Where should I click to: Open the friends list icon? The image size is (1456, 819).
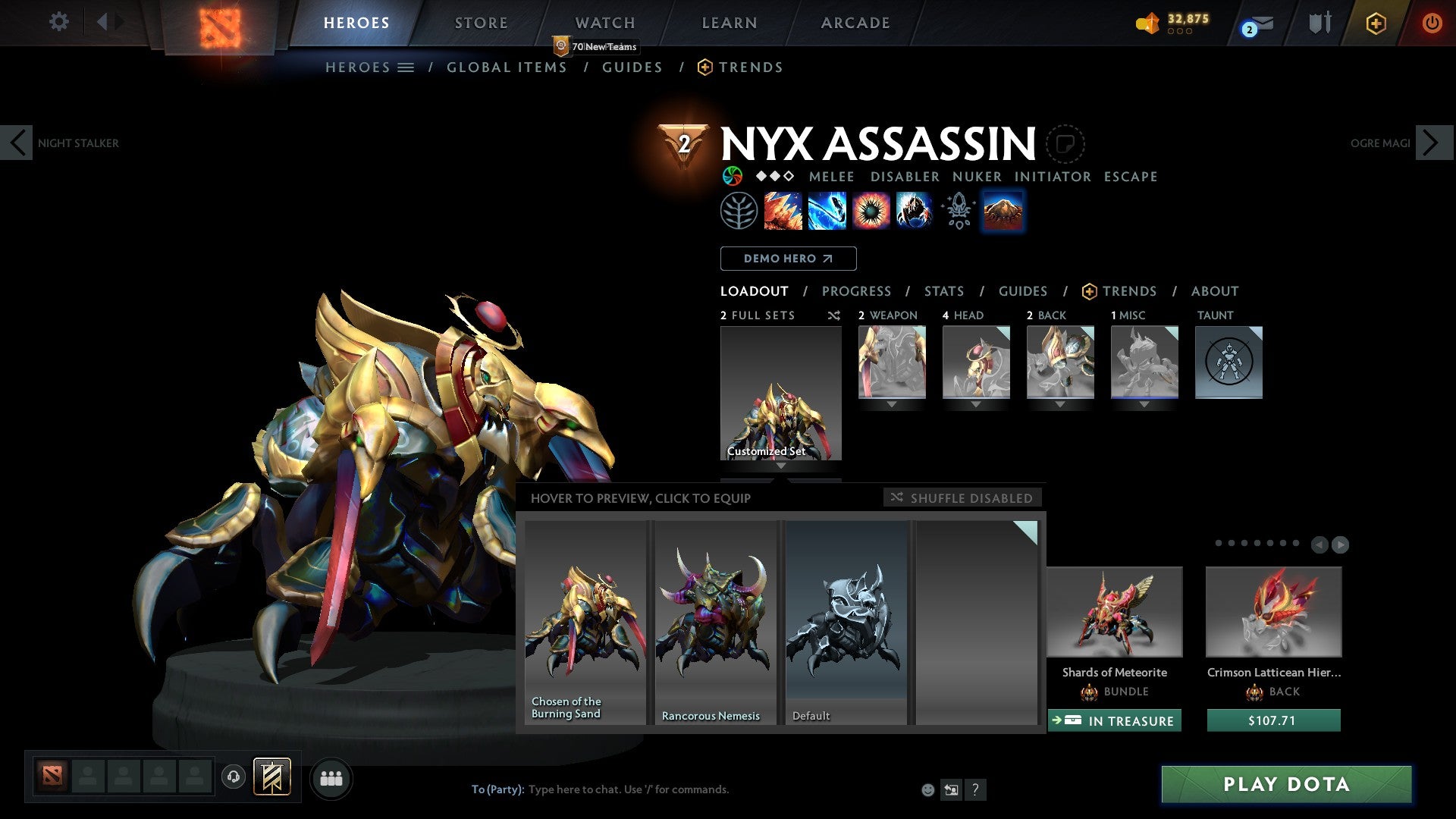coord(331,778)
